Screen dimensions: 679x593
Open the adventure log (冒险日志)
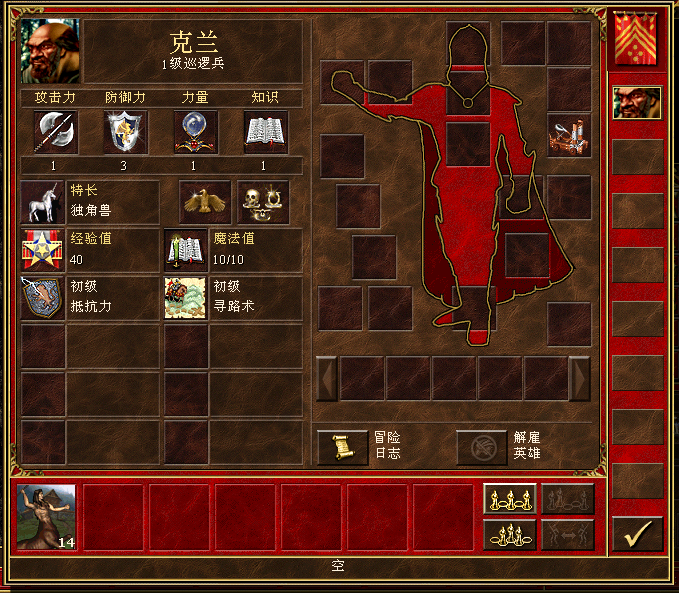(342, 446)
